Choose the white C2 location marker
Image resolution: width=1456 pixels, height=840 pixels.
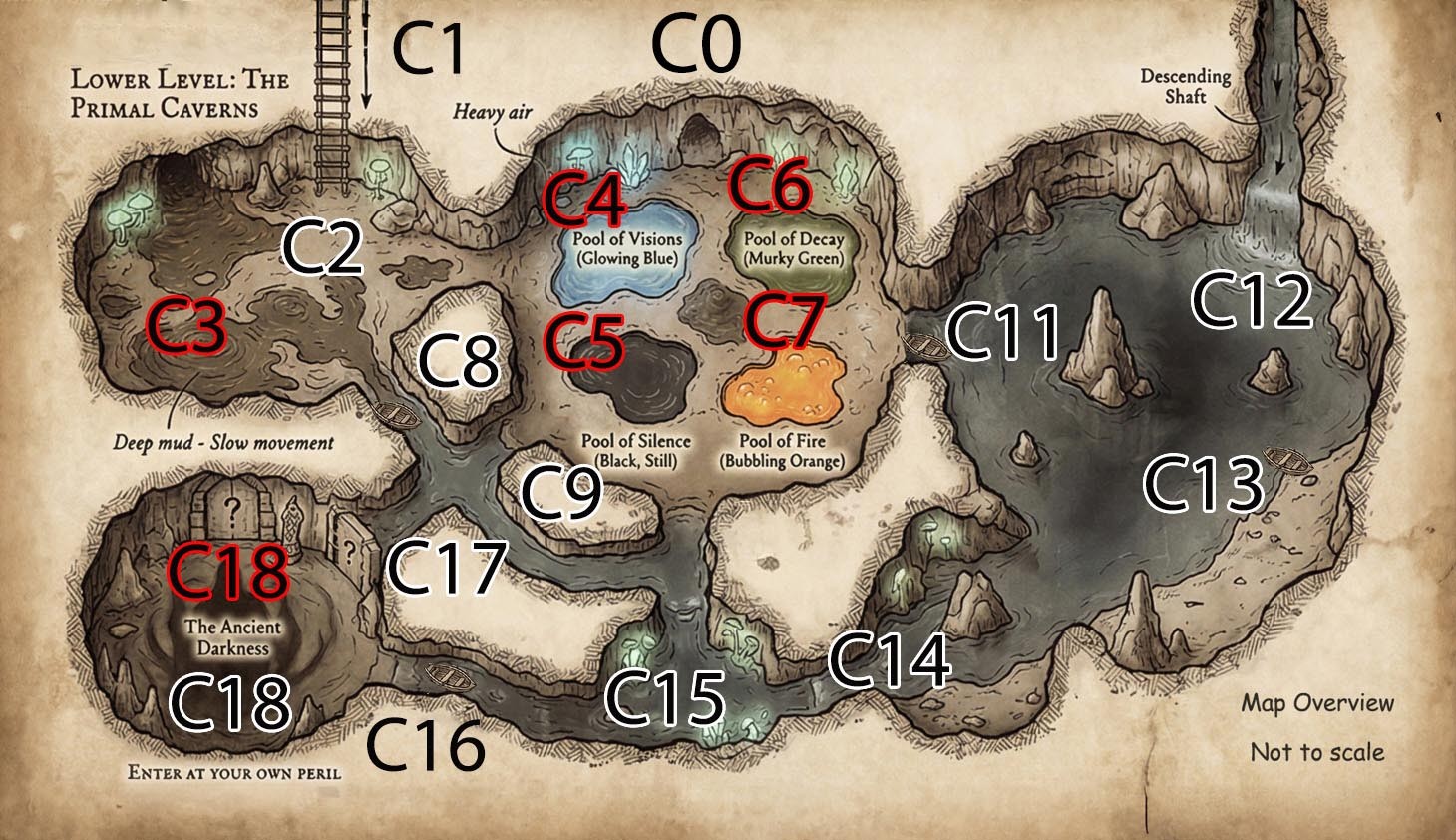(x=322, y=247)
